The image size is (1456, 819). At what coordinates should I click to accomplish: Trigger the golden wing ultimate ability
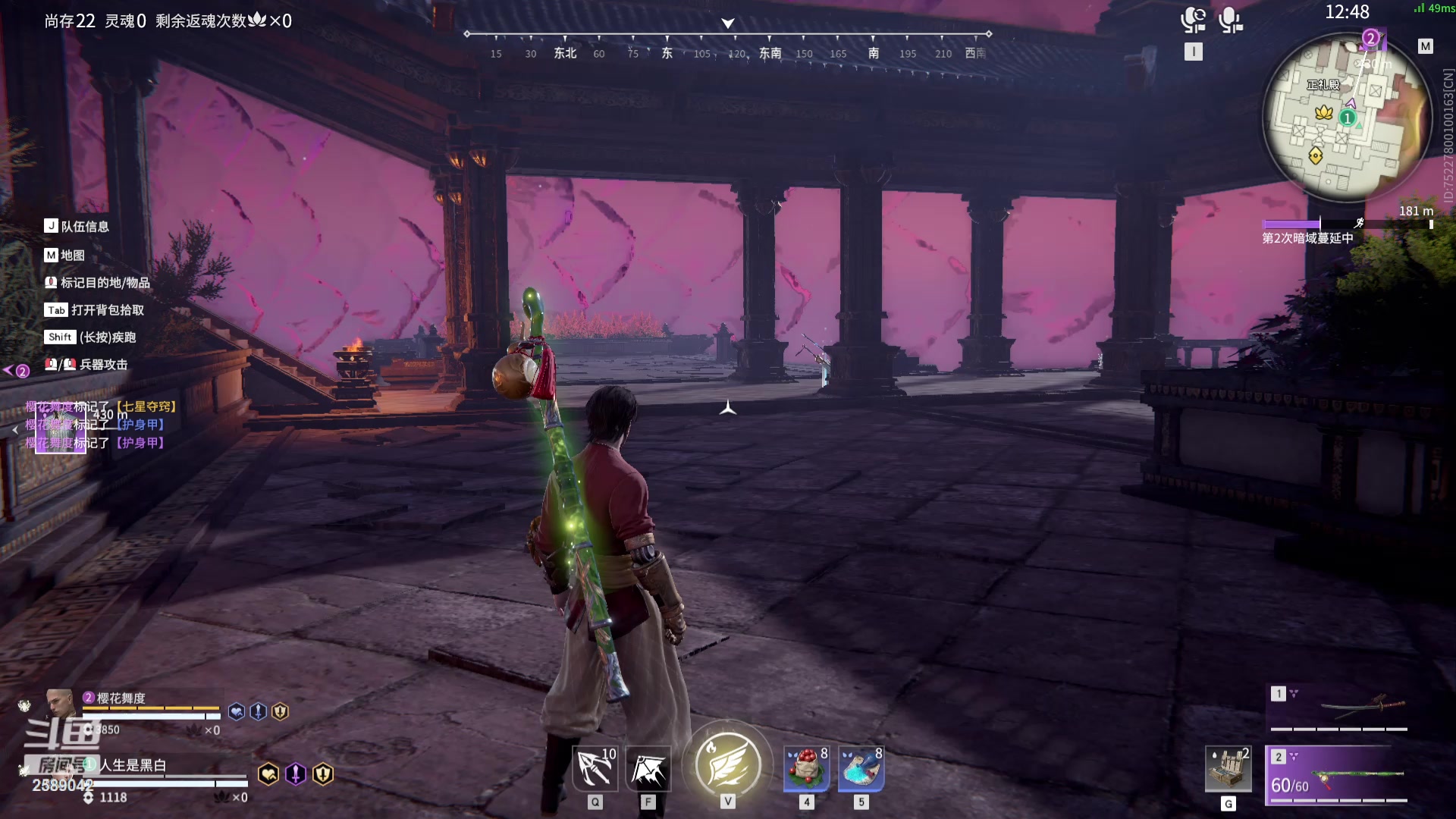[727, 764]
